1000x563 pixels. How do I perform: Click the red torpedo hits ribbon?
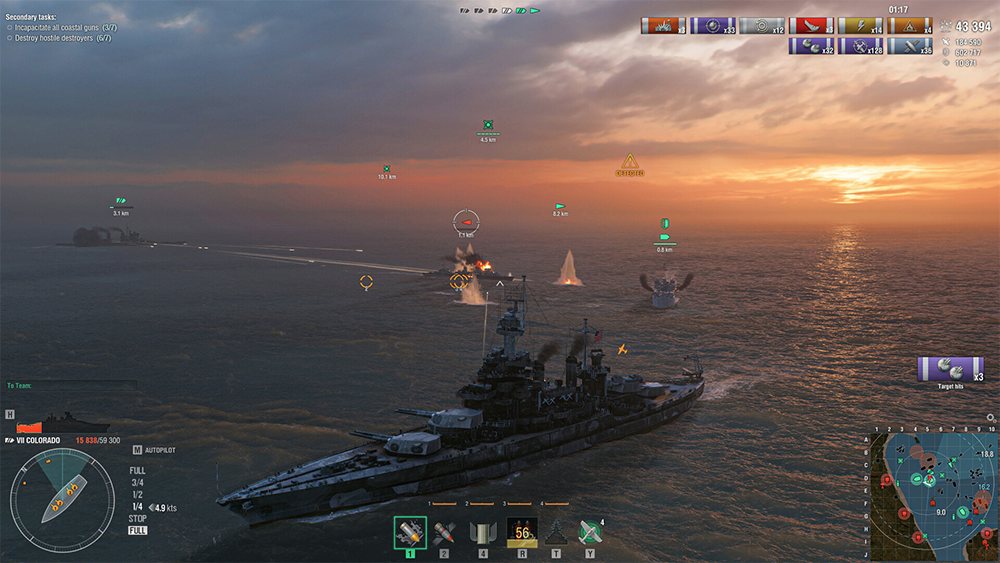(x=811, y=26)
